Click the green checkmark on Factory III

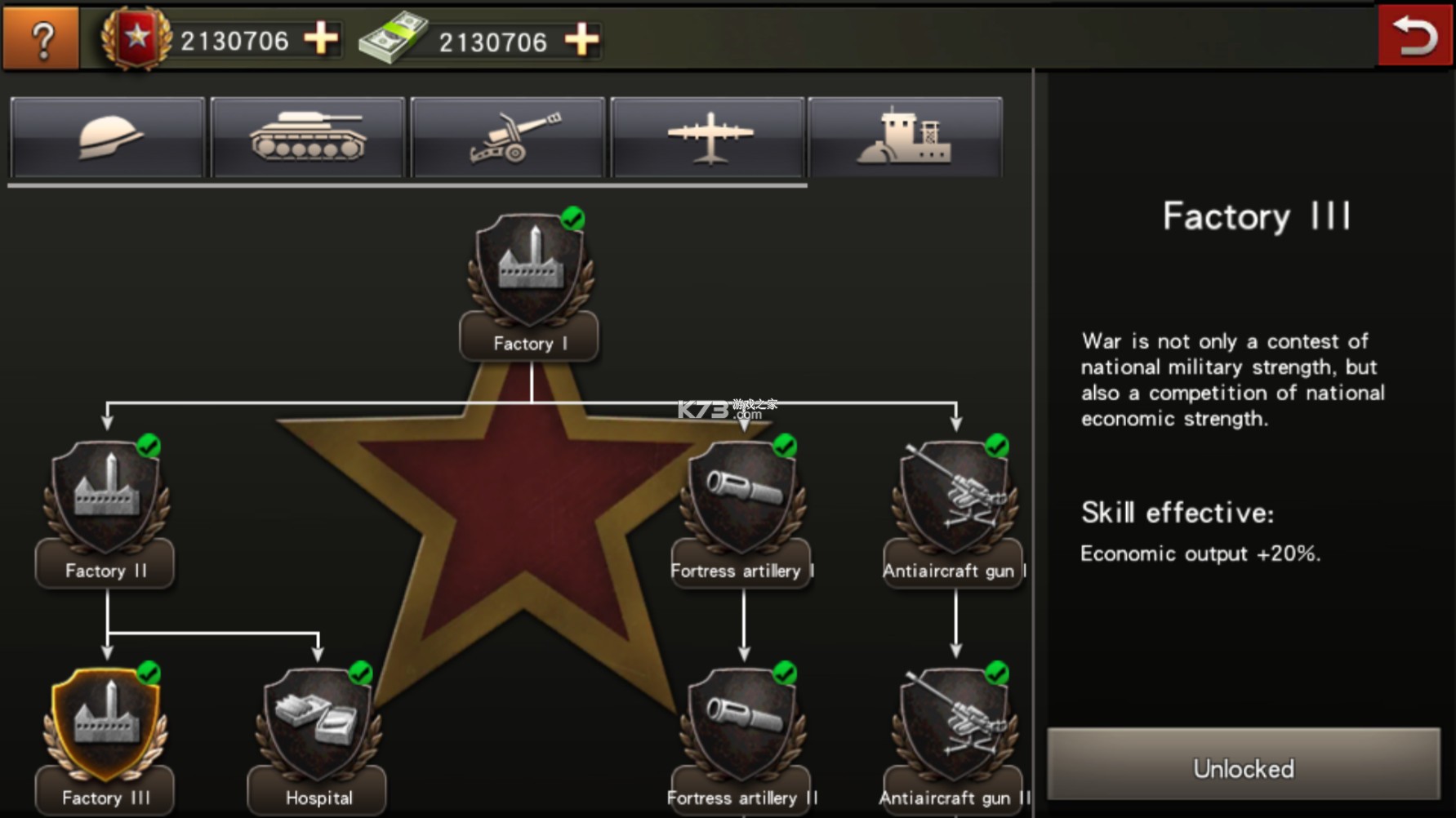(x=151, y=672)
